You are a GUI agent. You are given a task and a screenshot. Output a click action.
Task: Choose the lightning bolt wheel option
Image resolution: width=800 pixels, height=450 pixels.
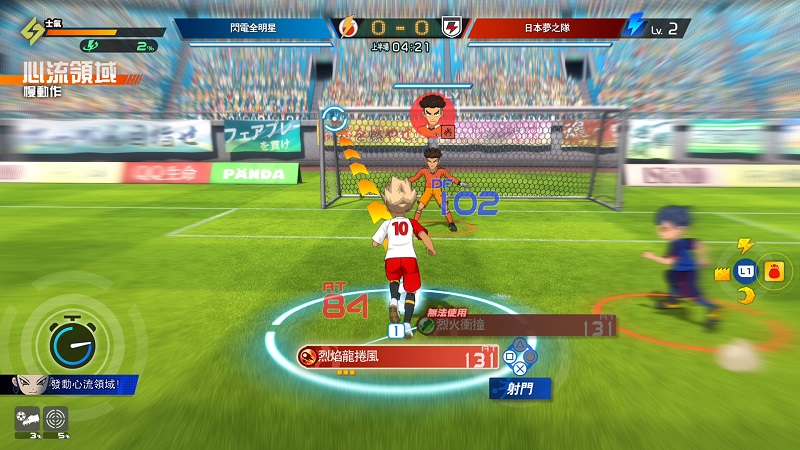pos(743,246)
